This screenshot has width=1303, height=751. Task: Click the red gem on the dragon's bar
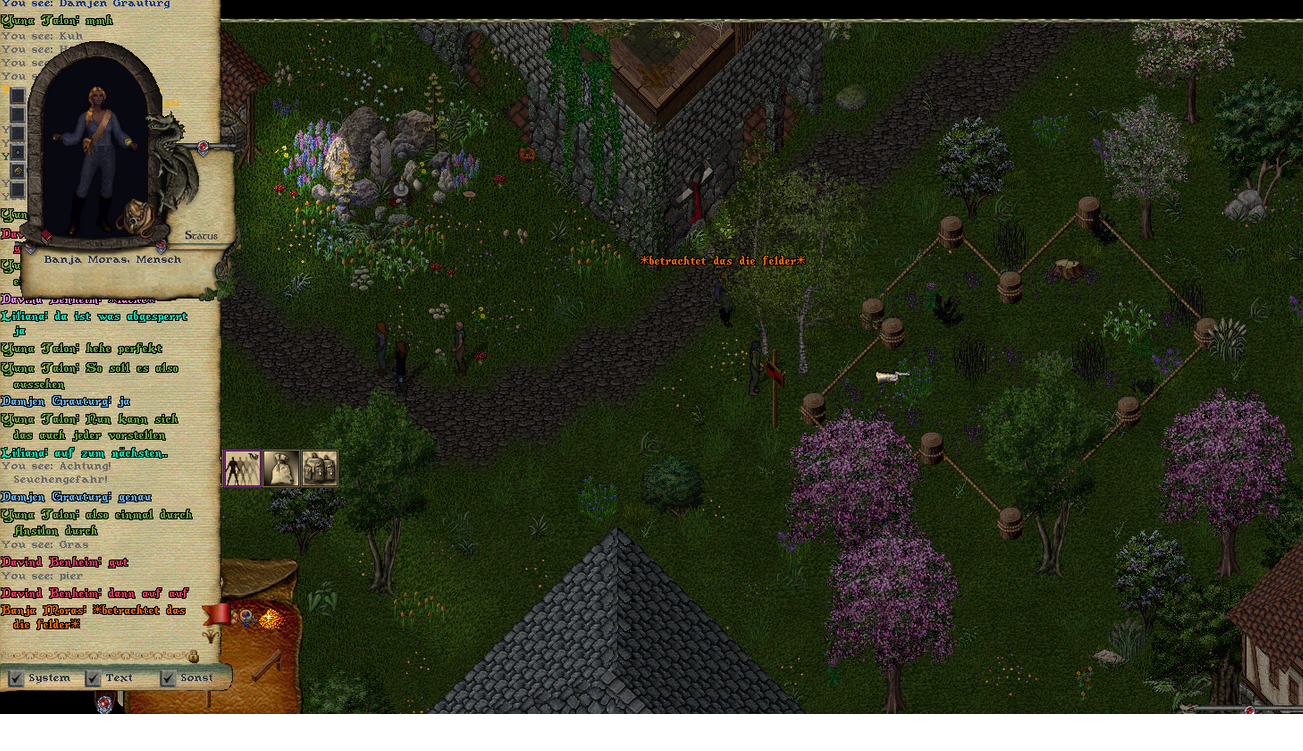203,147
